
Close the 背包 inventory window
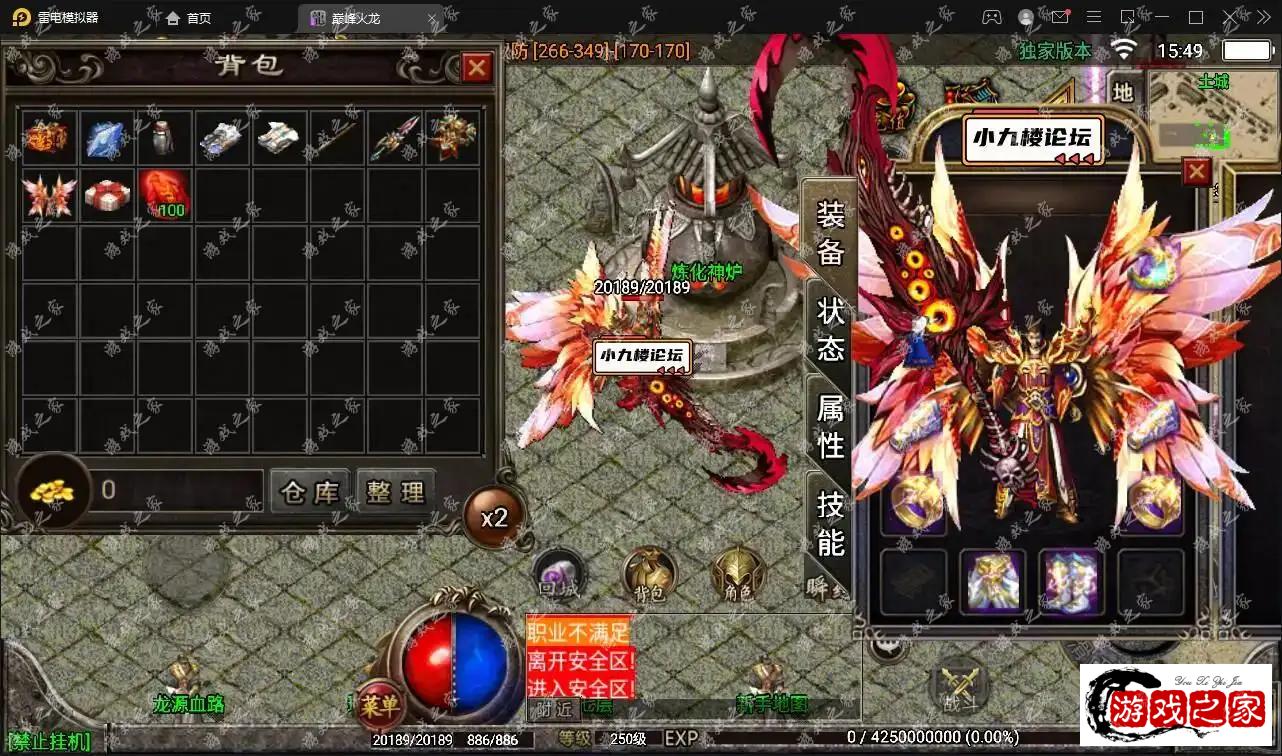click(477, 67)
